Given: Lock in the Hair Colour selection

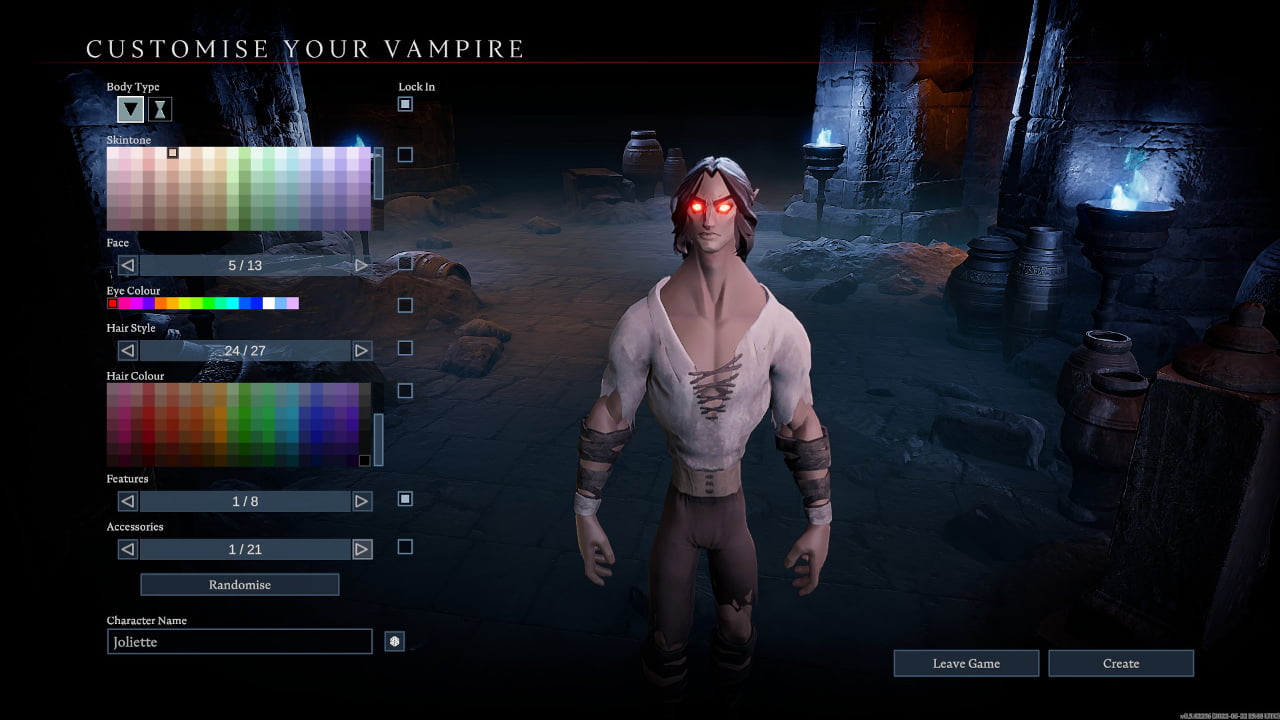Looking at the screenshot, I should tap(405, 391).
